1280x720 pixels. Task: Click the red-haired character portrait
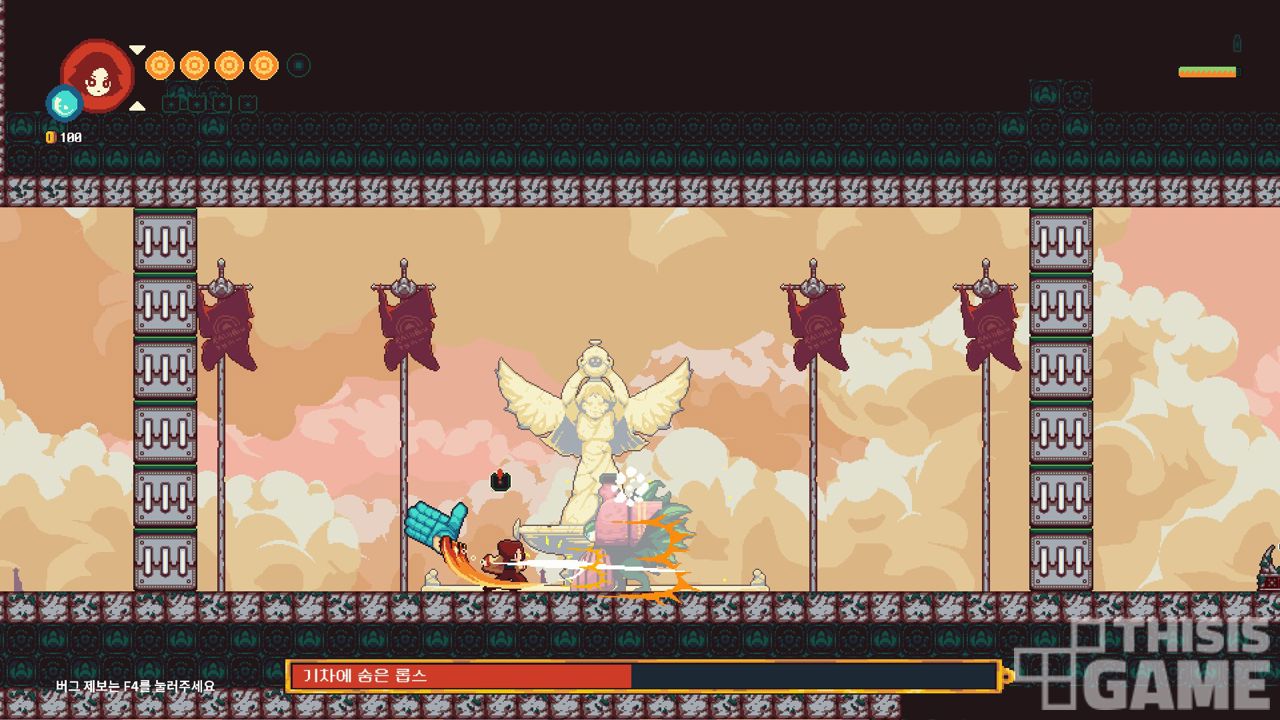coord(98,74)
